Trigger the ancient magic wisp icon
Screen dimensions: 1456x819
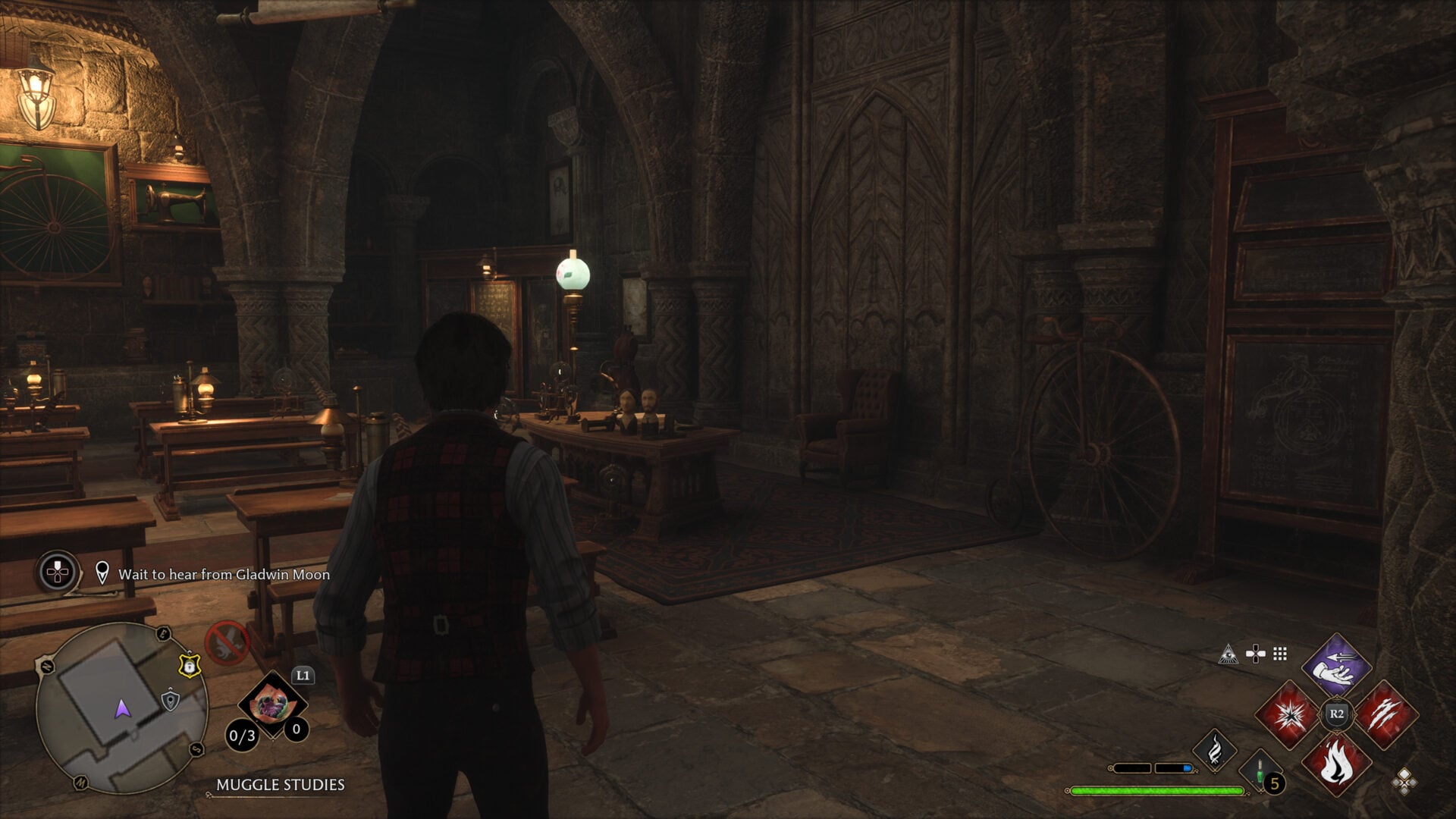pyautogui.click(x=1215, y=749)
